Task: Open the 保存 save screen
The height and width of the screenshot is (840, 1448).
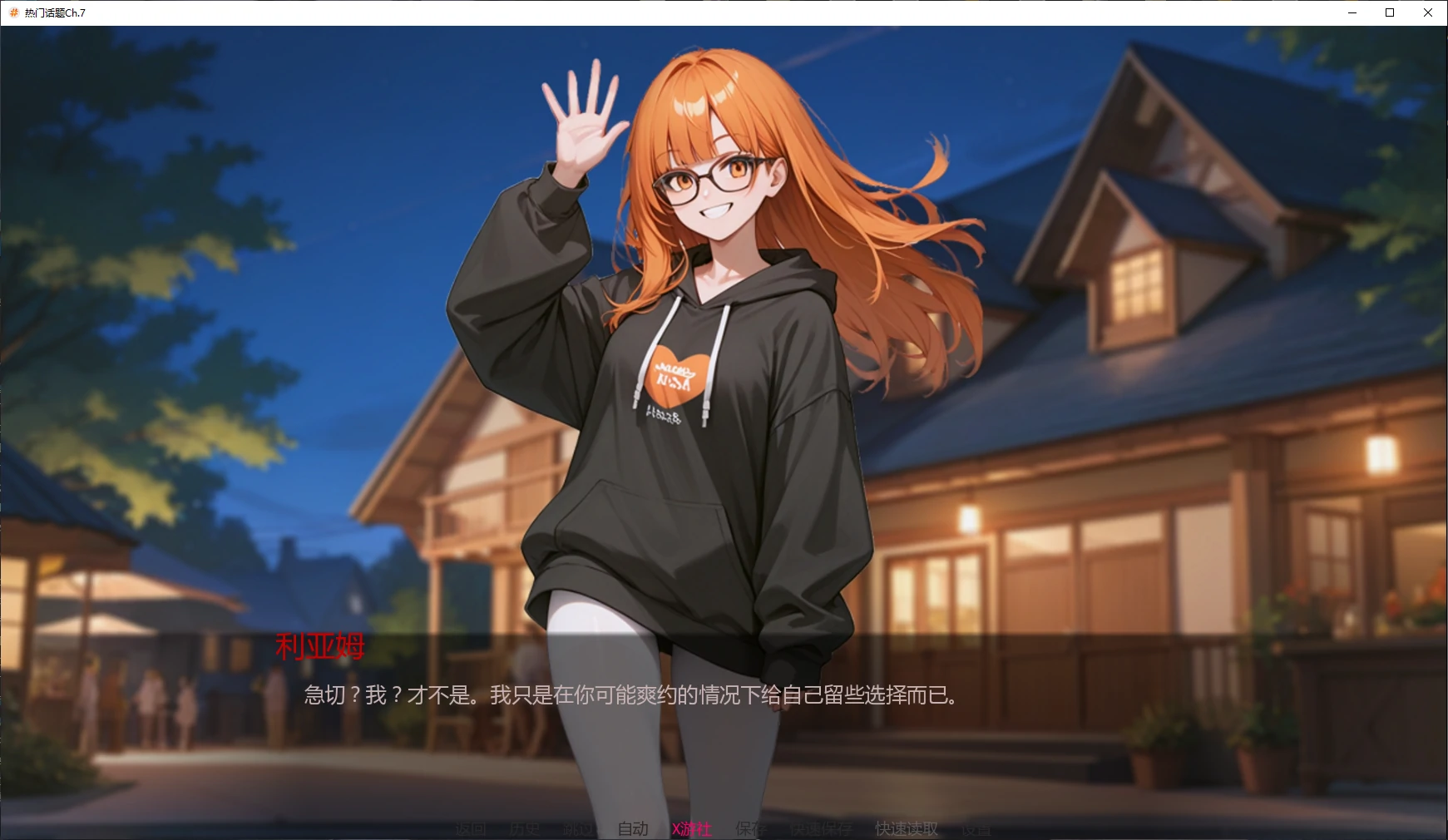Action: coord(749,828)
